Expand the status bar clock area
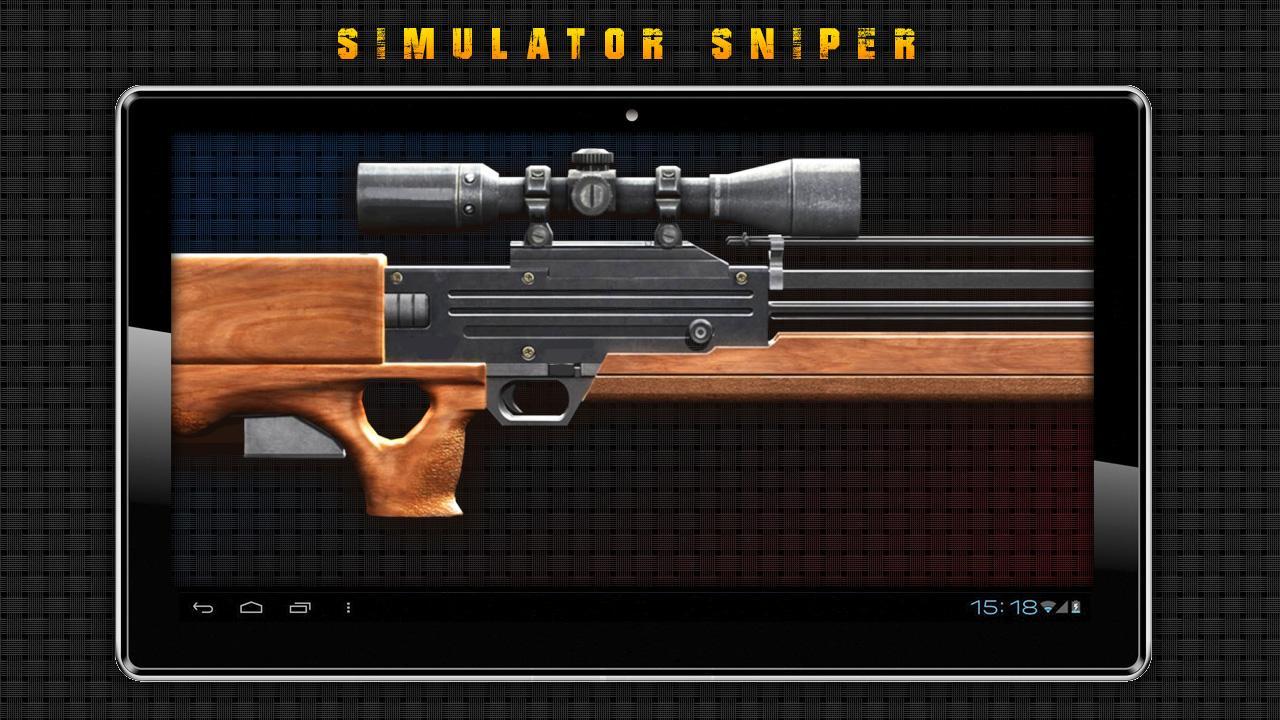 point(1003,607)
